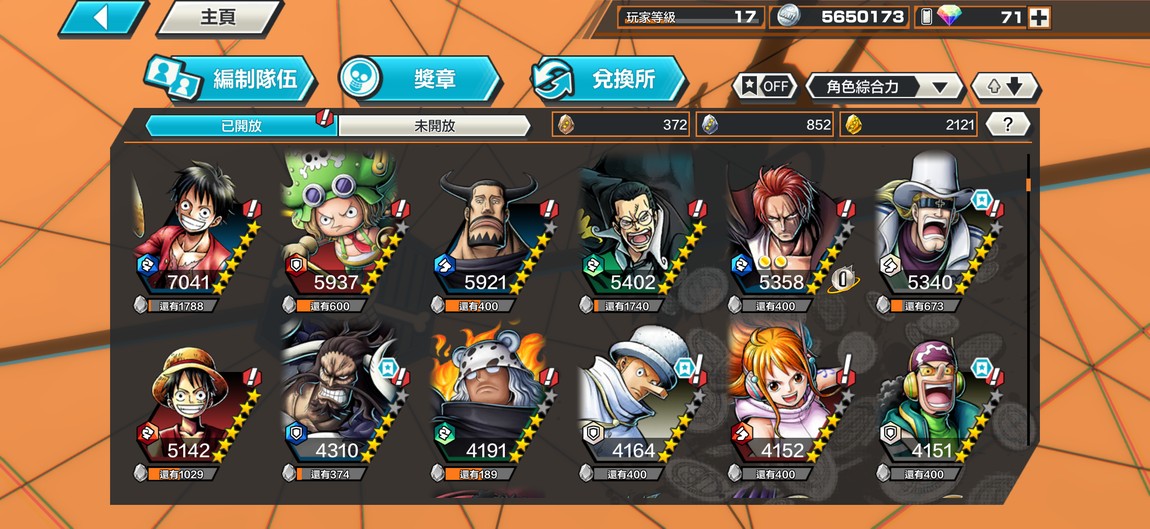
Task: Switch to the 未開放 locked tab
Action: (x=434, y=126)
